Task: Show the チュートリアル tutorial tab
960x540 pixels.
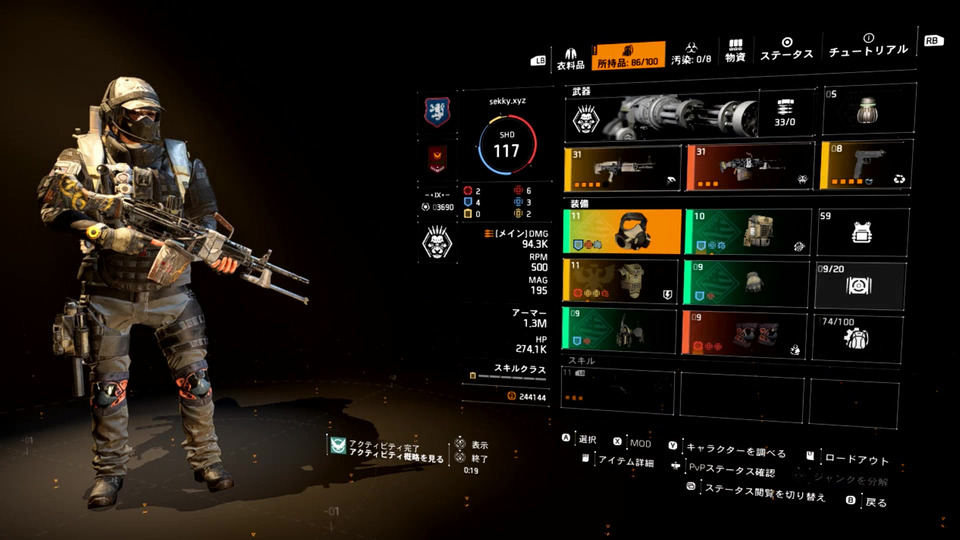Action: [868, 46]
